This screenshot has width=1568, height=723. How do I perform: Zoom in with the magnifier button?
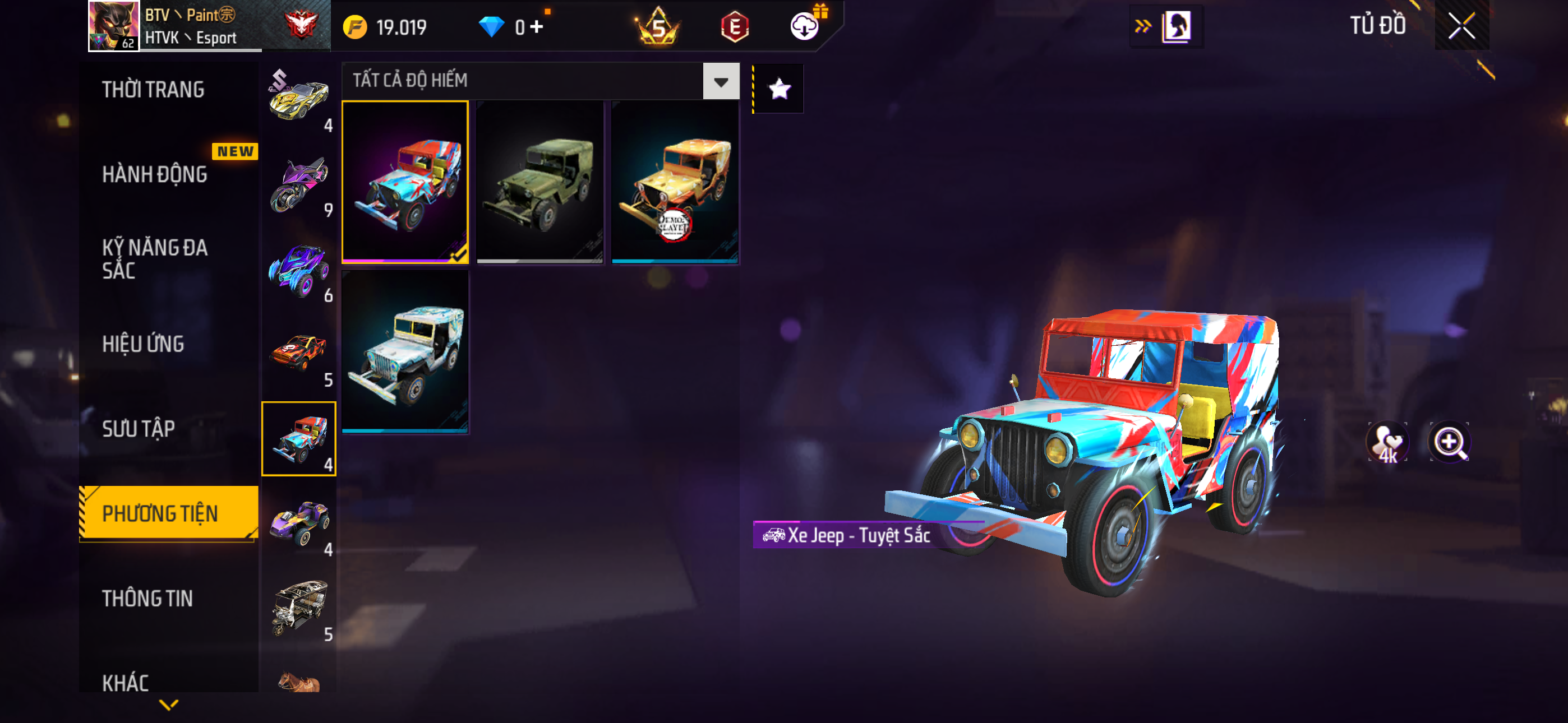pyautogui.click(x=1449, y=442)
